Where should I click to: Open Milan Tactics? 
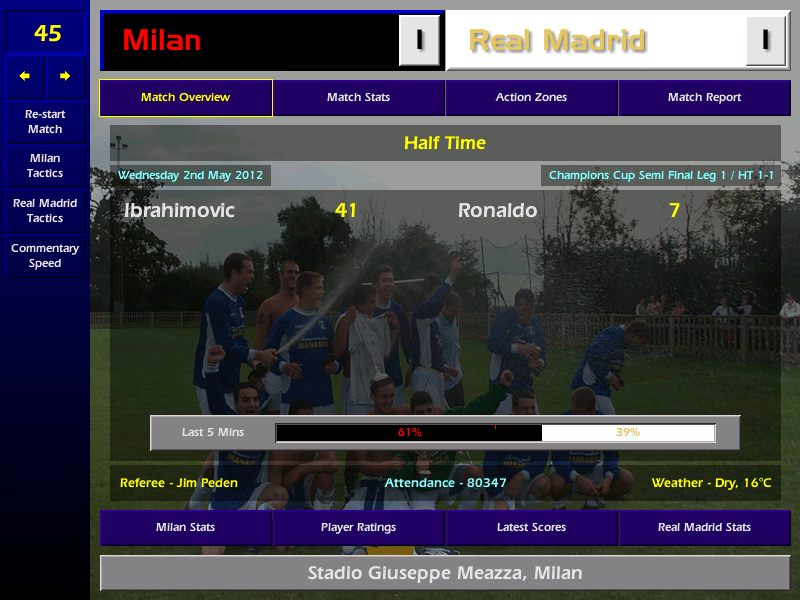click(45, 166)
